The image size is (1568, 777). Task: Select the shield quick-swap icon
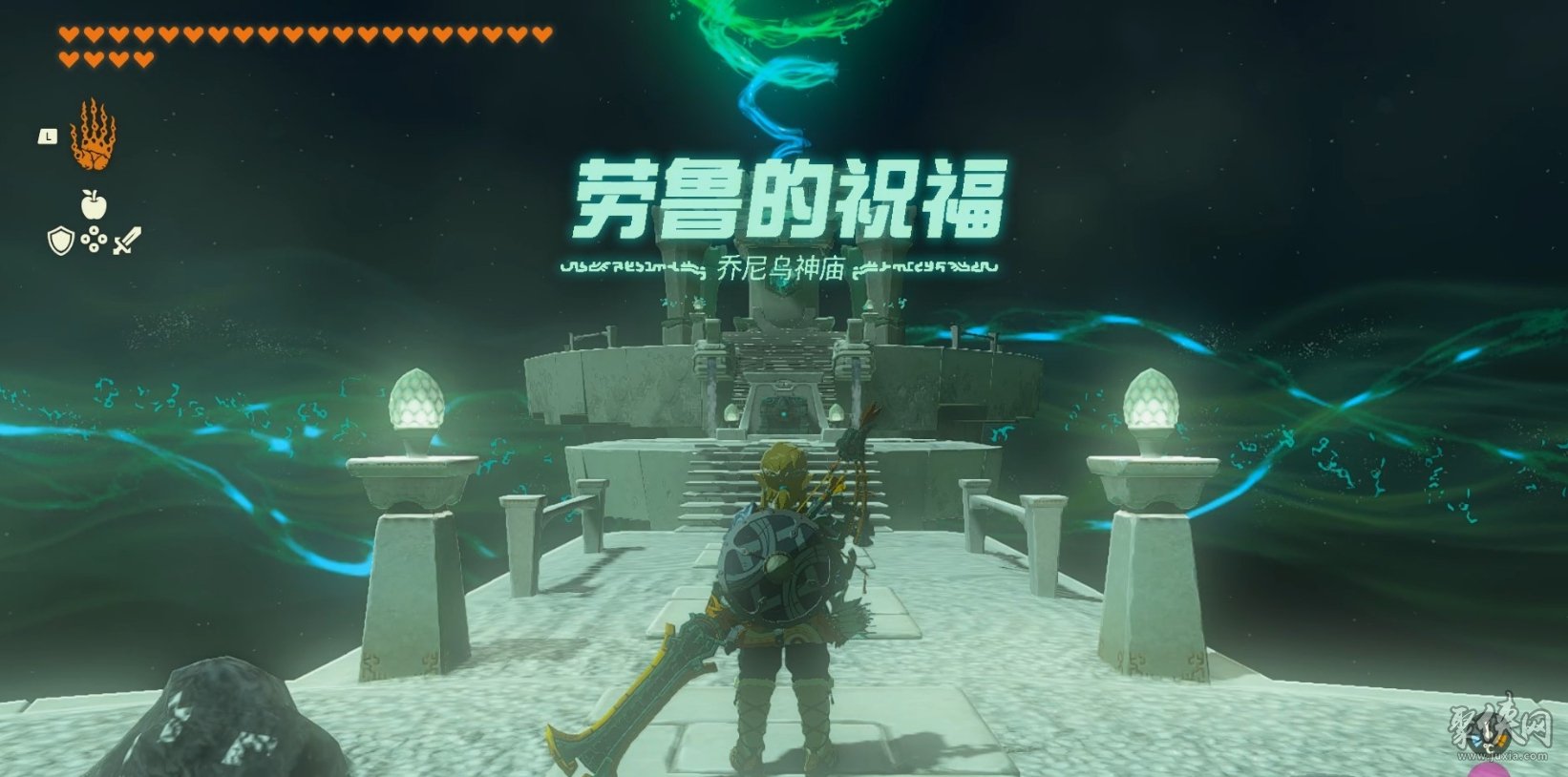tap(61, 241)
